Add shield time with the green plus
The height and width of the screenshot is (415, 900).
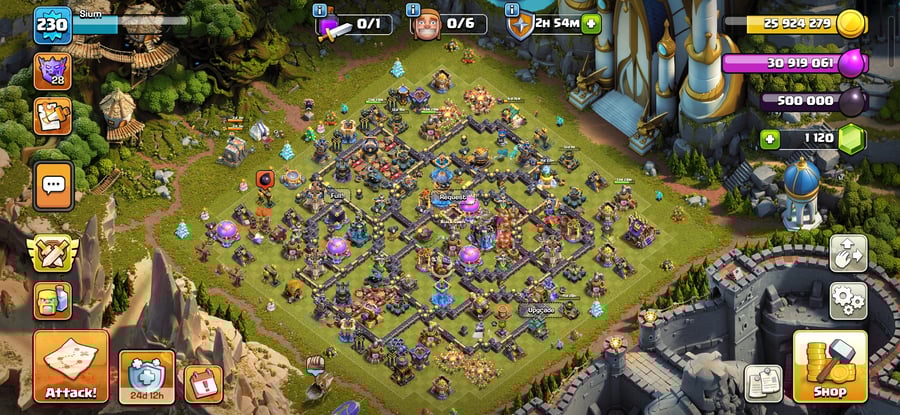point(591,24)
